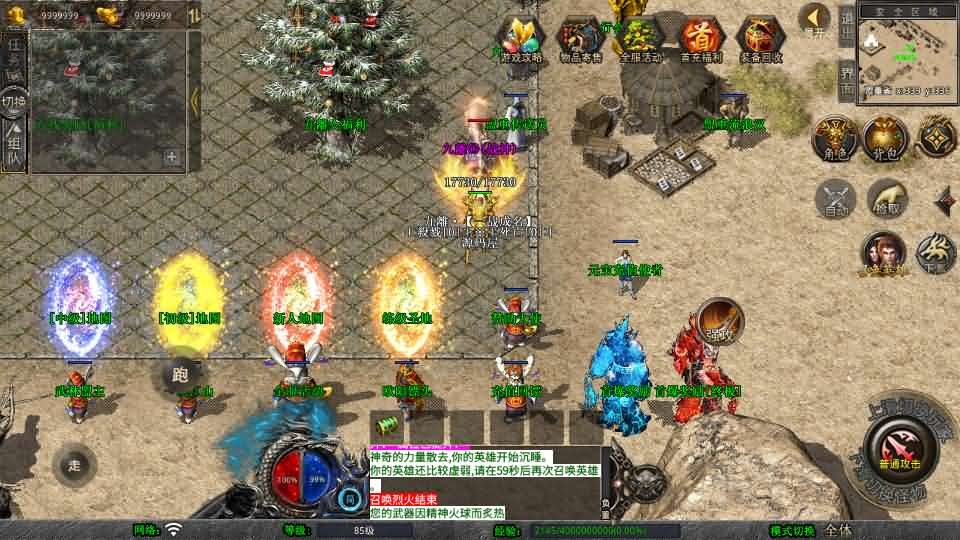The width and height of the screenshot is (960, 540).
Task: Toggle 自动 auto-combat with crossed swords
Action: (836, 199)
